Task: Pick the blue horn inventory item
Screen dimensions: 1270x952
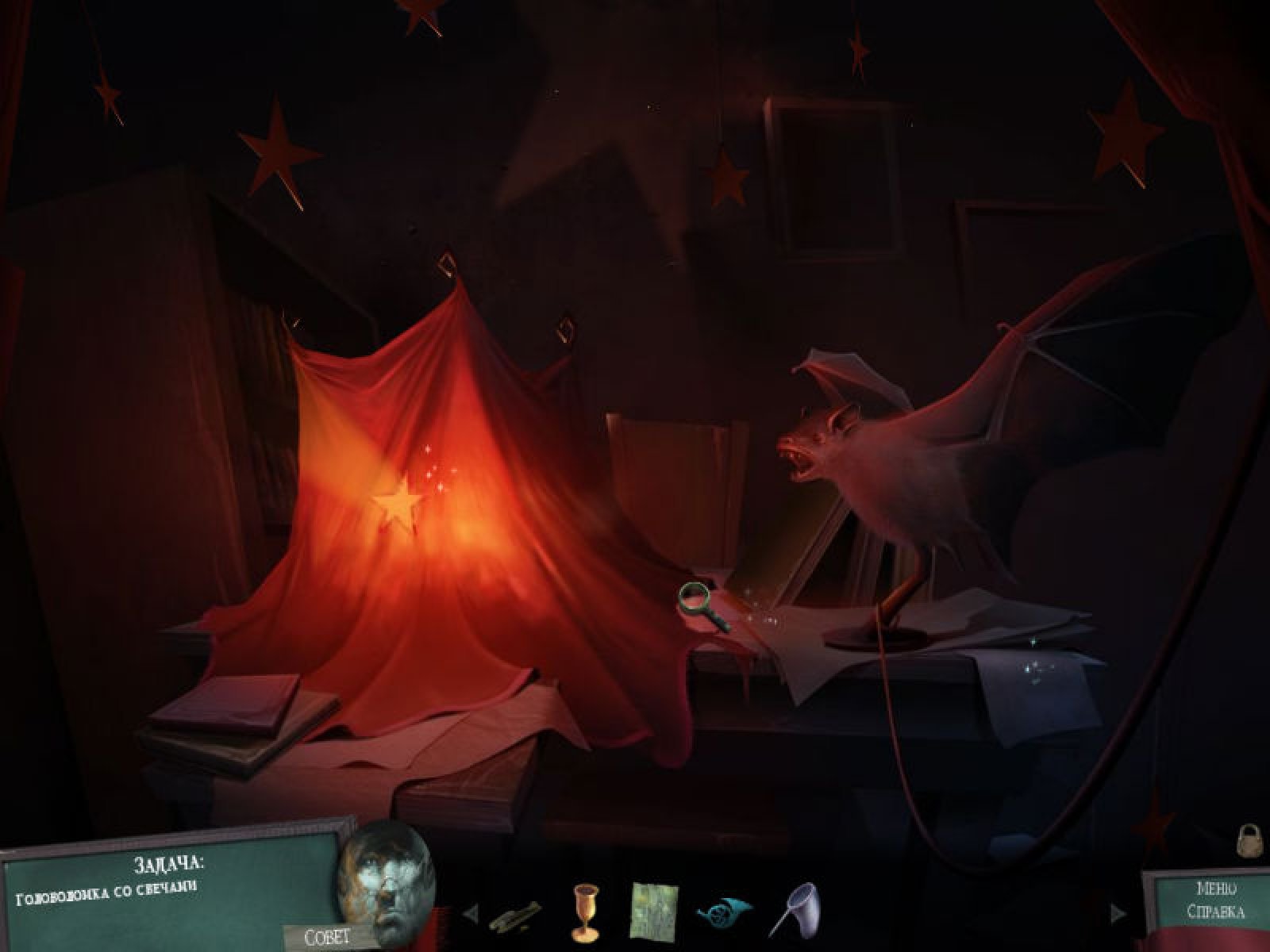Action: (x=719, y=911)
